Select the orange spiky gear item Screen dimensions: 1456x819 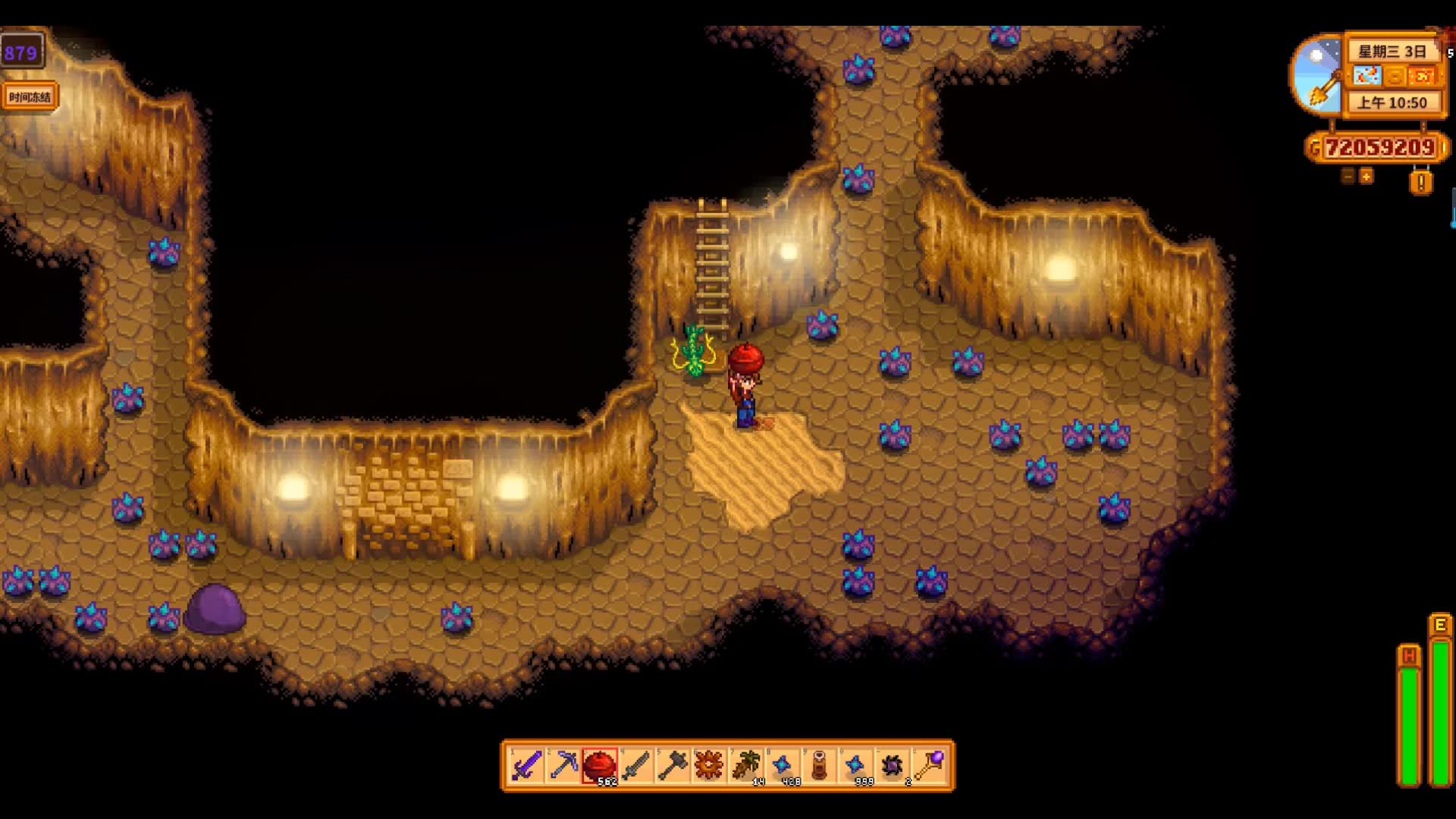pyautogui.click(x=709, y=766)
